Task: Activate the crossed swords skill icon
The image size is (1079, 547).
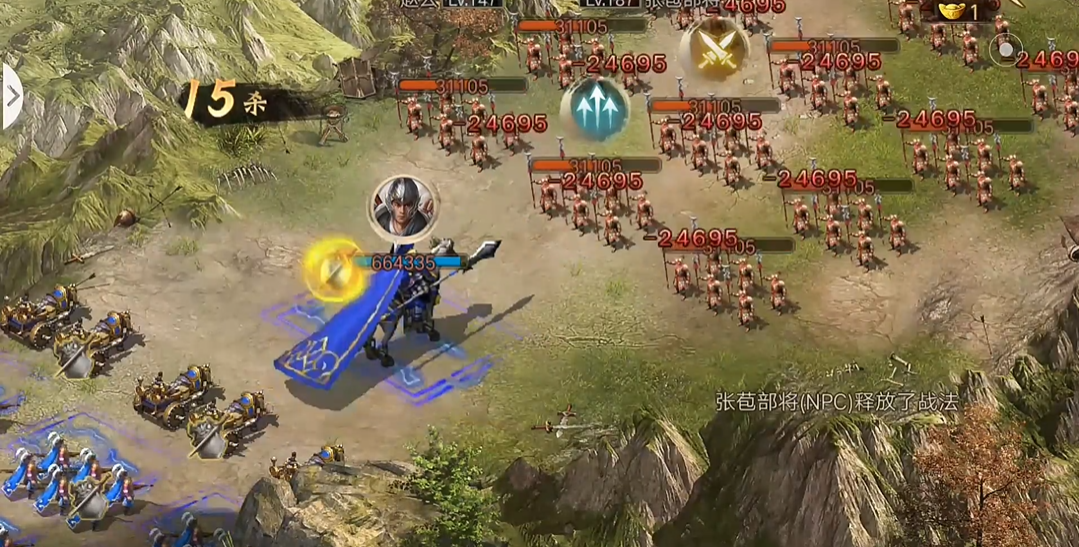Action: pos(714,48)
